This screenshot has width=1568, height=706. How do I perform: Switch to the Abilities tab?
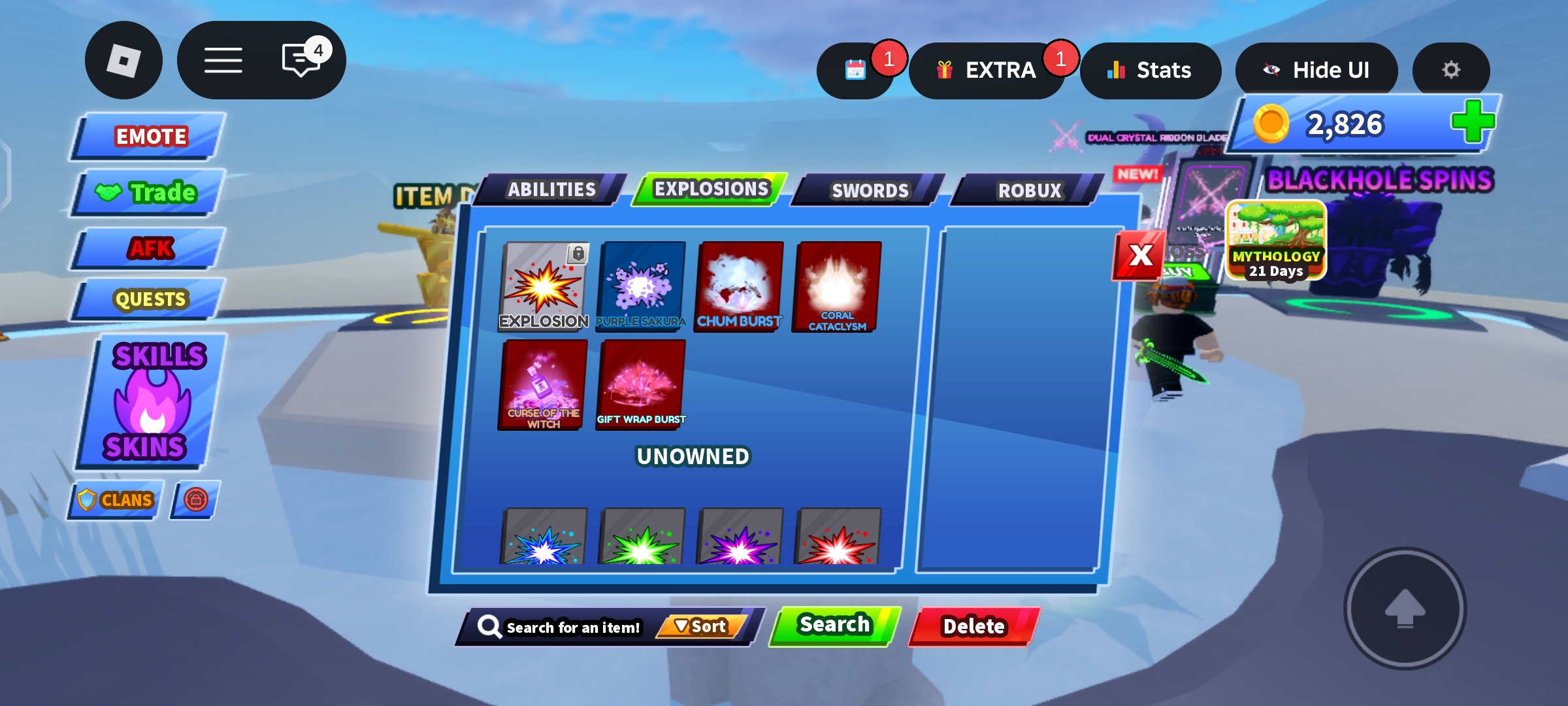point(551,190)
